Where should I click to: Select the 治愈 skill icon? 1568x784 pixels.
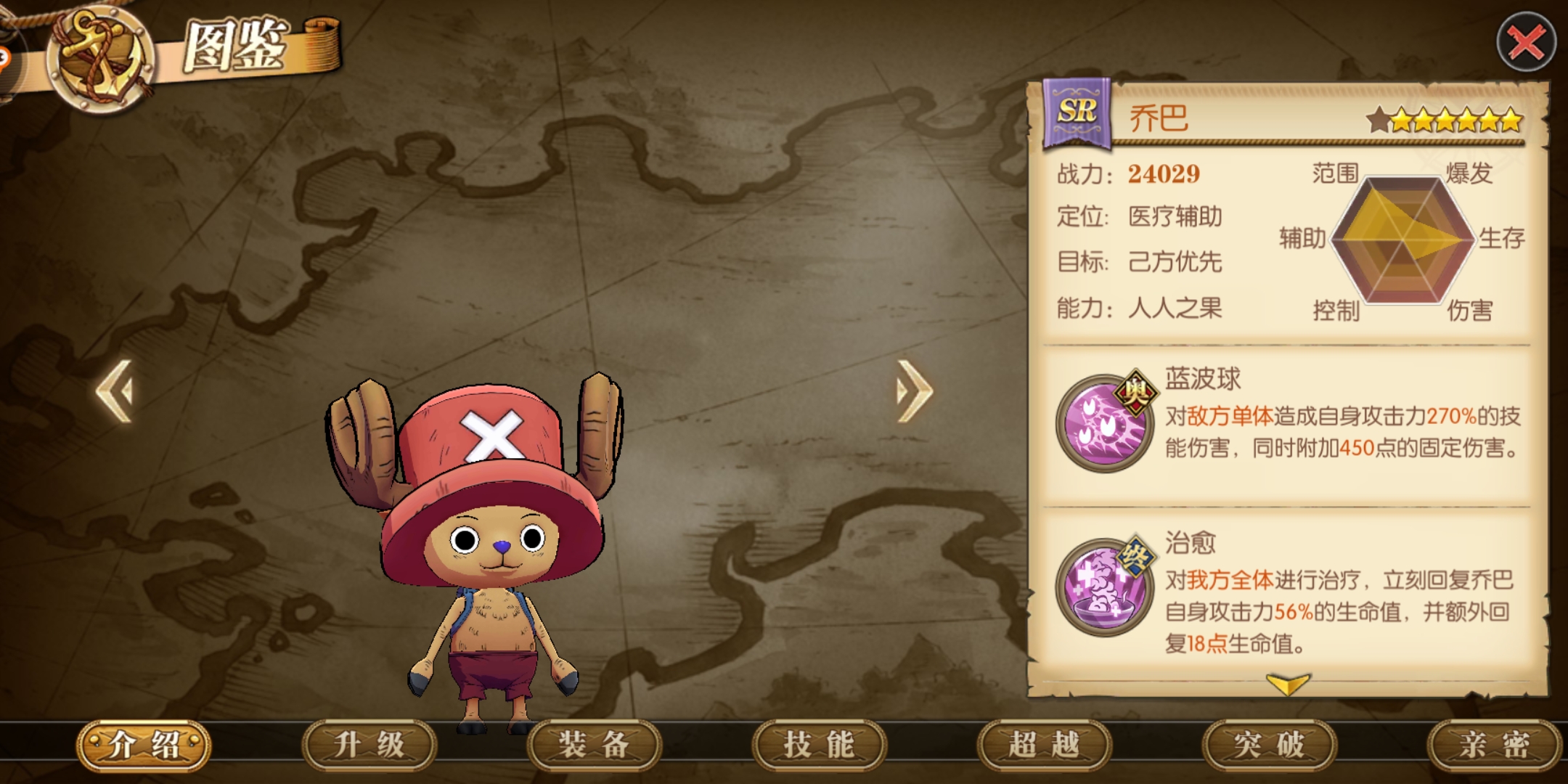point(1104,587)
